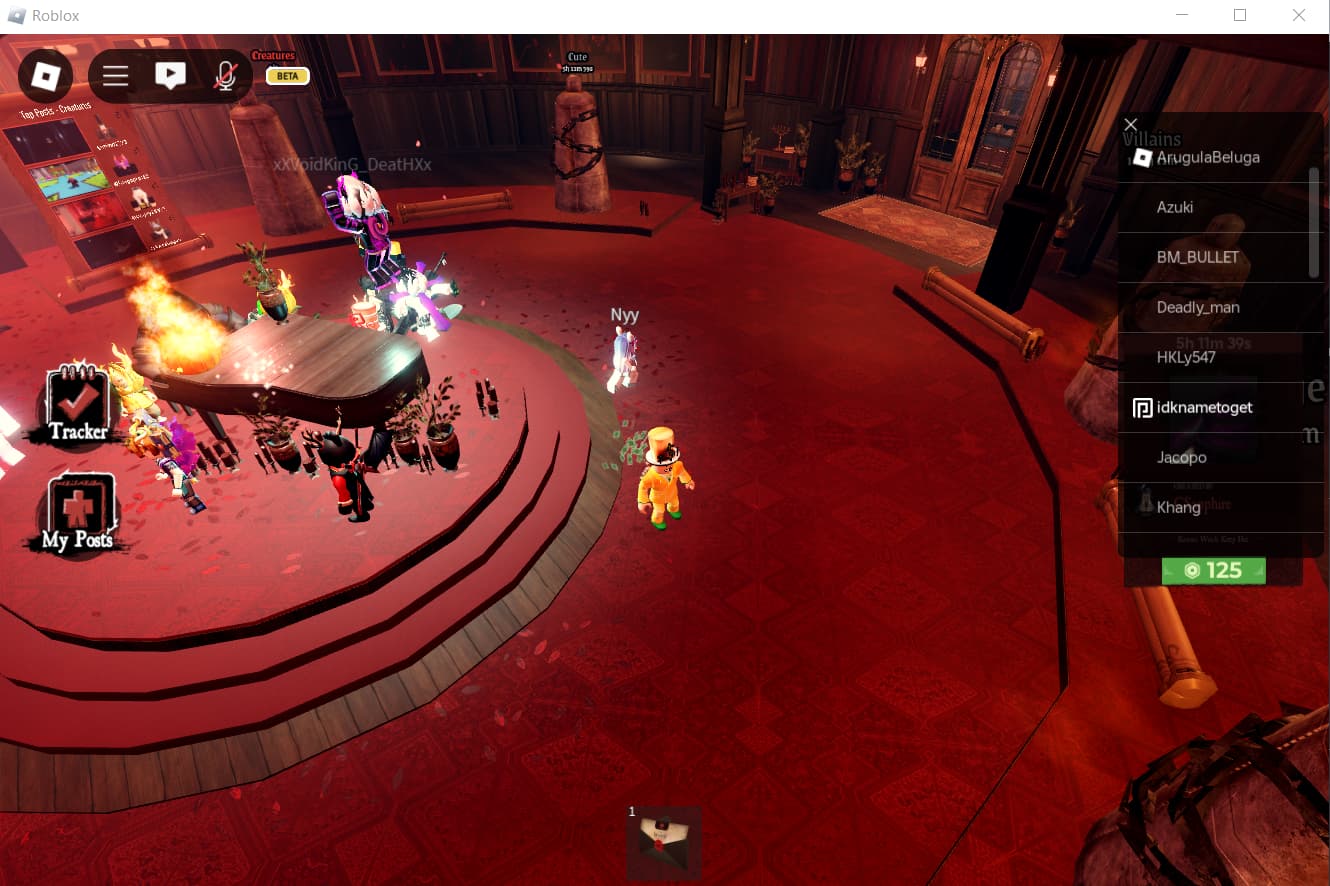1330x886 pixels.
Task: Pick HKLy547 from the player list
Action: [1186, 358]
